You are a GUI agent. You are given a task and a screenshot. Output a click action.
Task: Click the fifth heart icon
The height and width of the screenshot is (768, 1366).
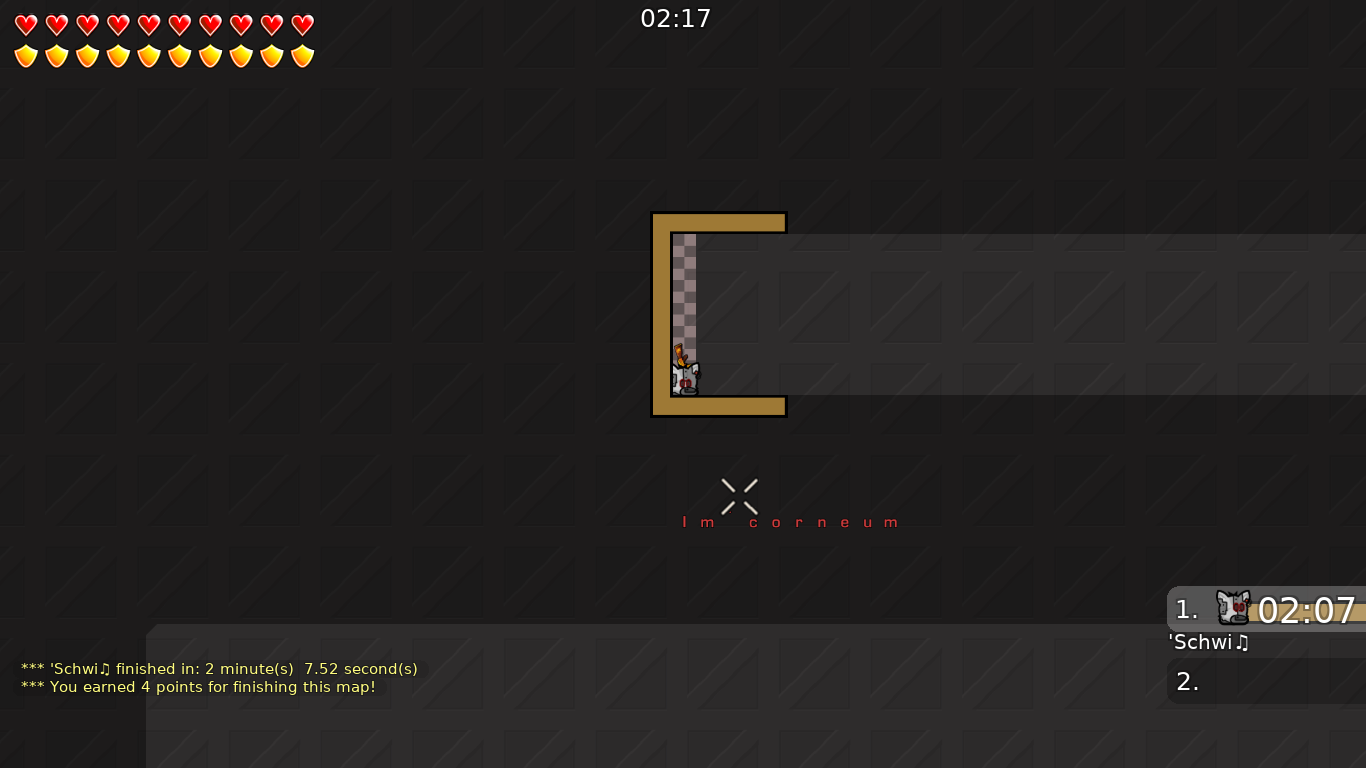(147, 23)
